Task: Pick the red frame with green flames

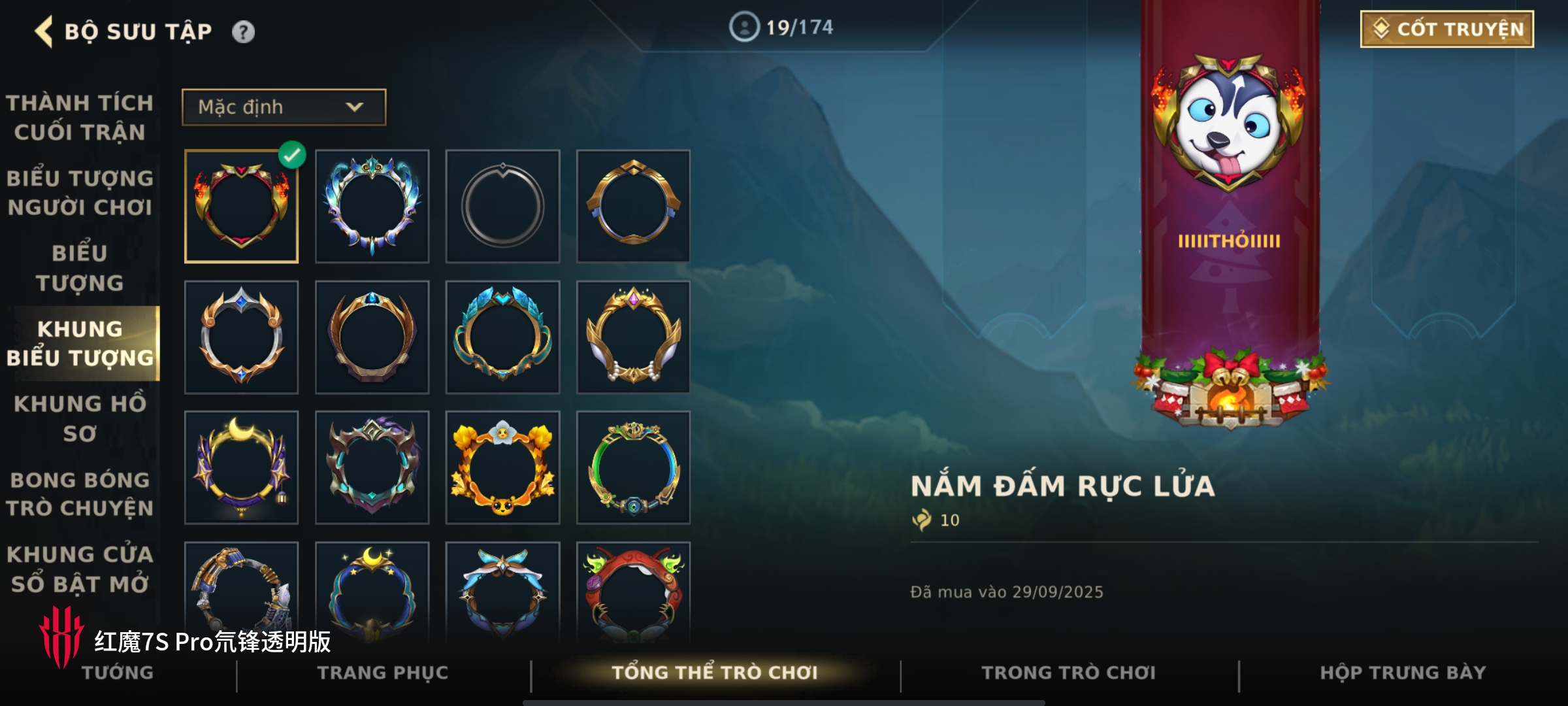Action: [x=633, y=592]
